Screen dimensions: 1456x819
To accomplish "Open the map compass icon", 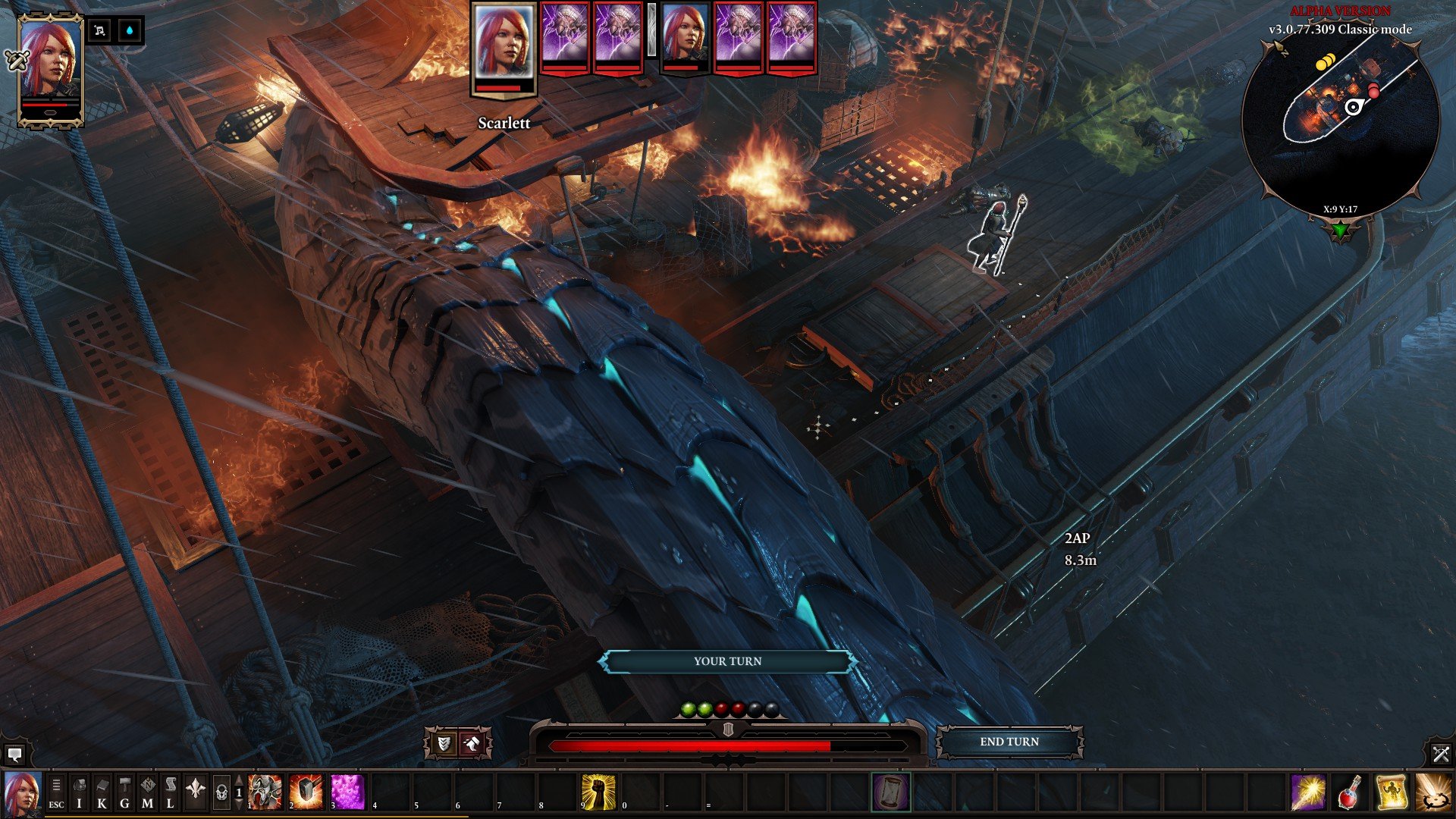I will coord(148,793).
